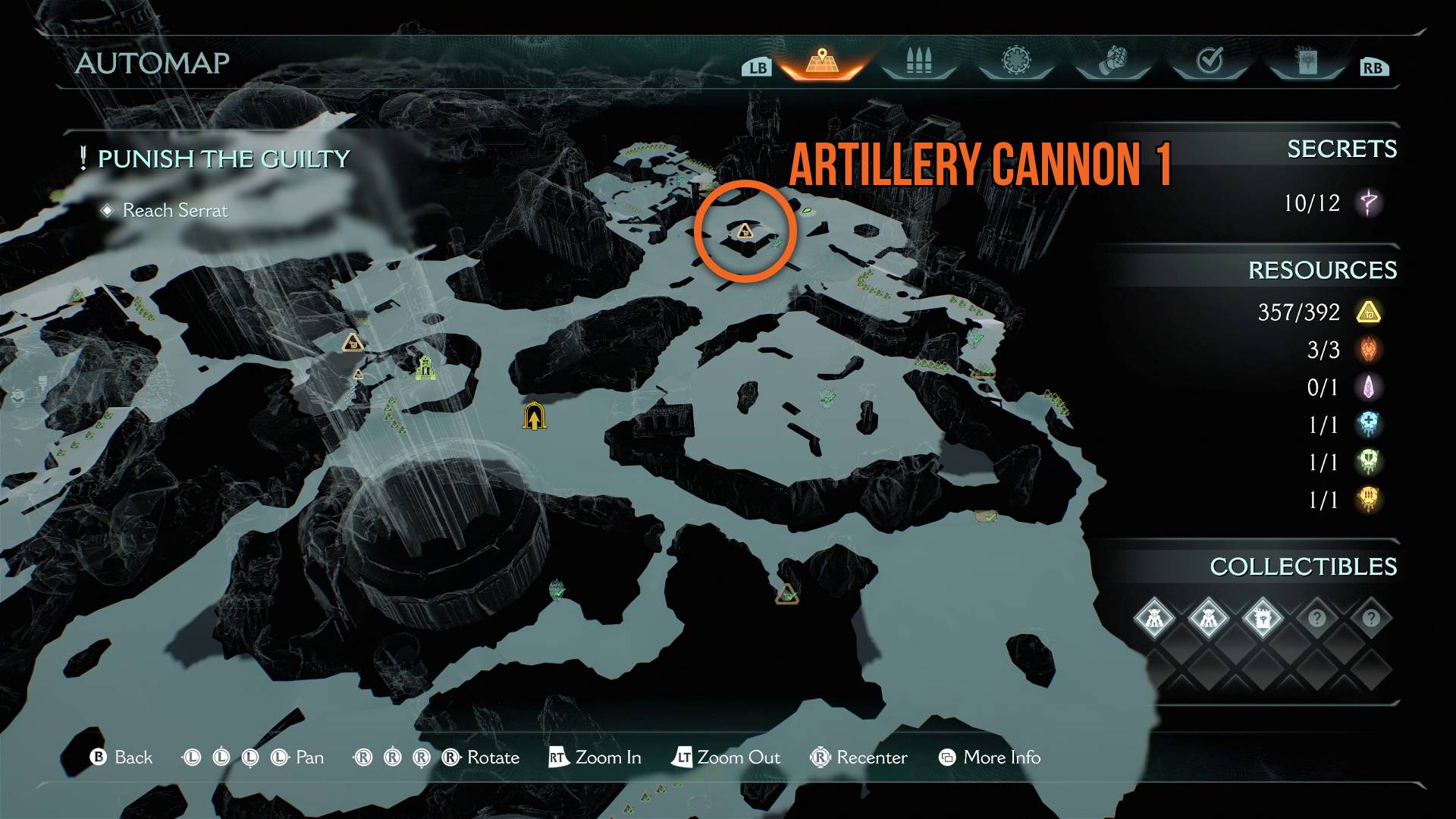Select the gauntlet fist tab
The width and height of the screenshot is (1456, 819).
point(1112,61)
